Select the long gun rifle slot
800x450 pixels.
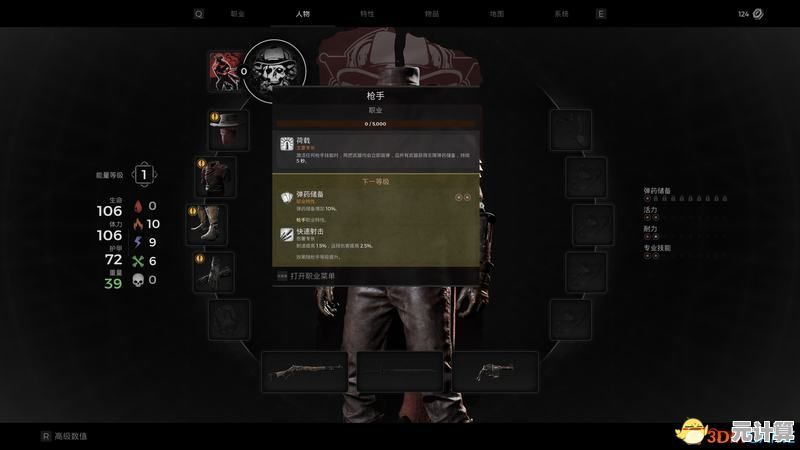[x=303, y=371]
